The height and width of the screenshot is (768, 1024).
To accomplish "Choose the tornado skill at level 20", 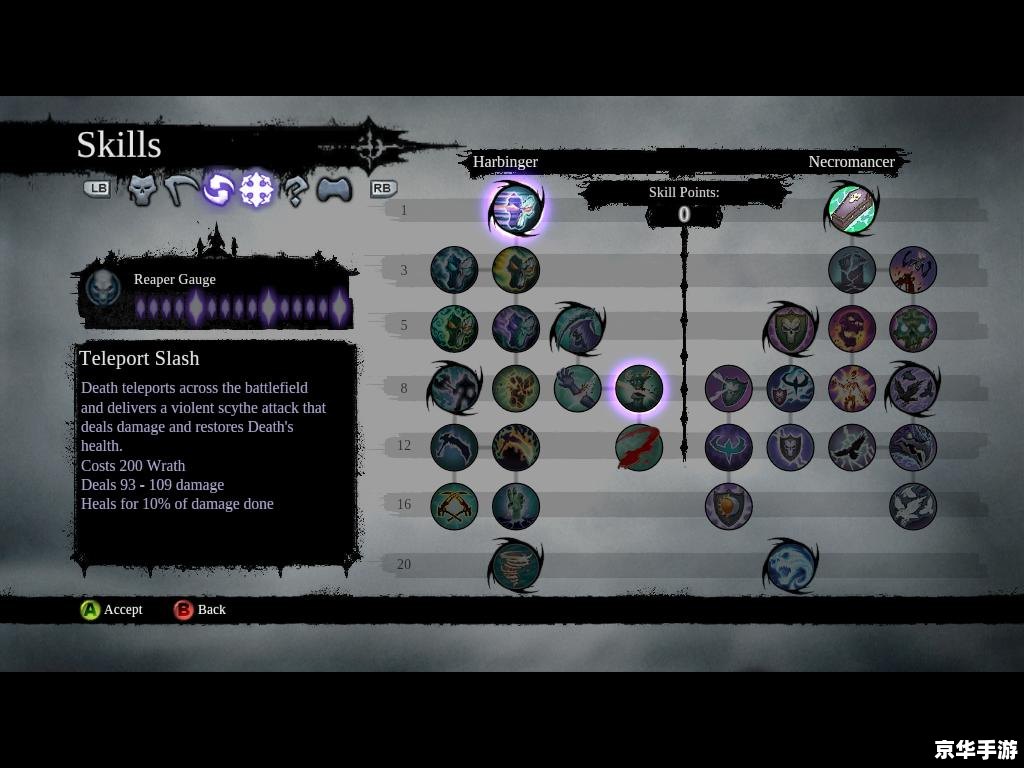I will 516,565.
